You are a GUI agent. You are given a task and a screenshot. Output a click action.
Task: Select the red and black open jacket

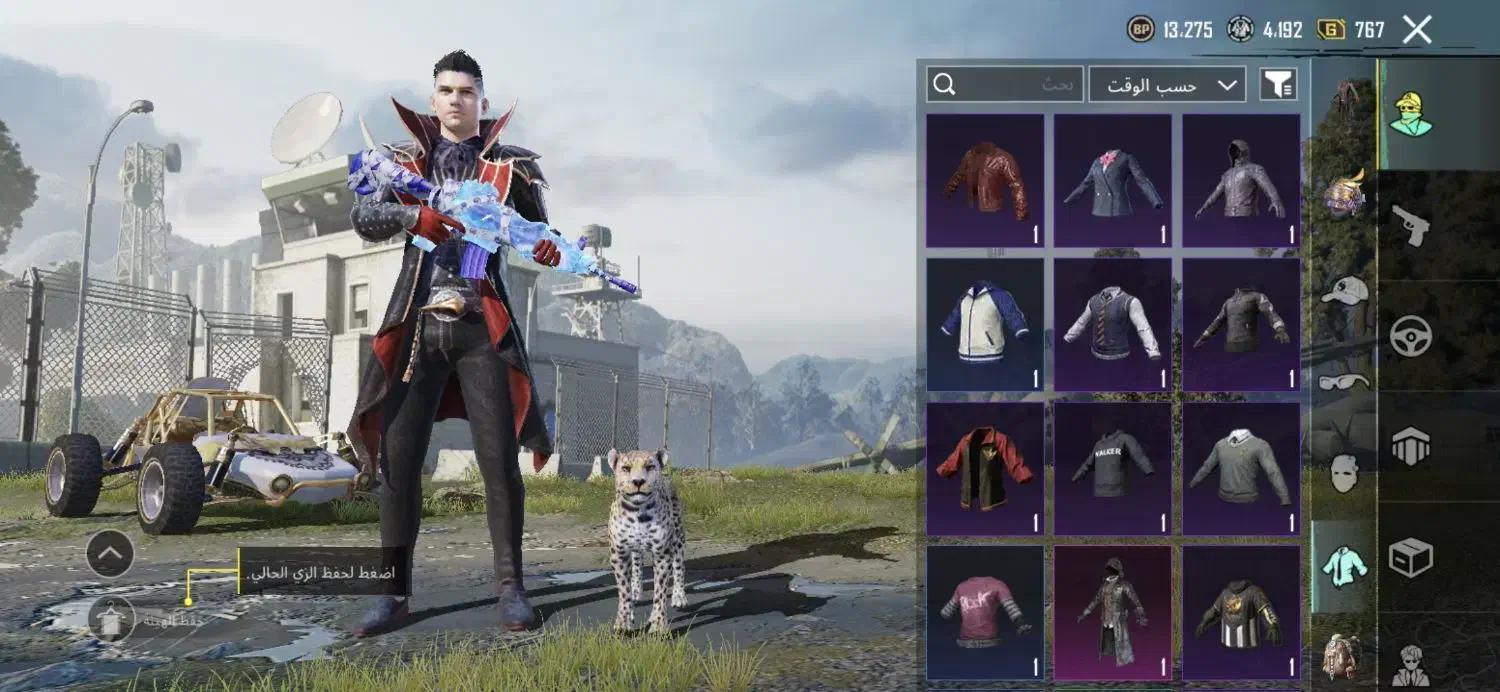click(x=985, y=469)
